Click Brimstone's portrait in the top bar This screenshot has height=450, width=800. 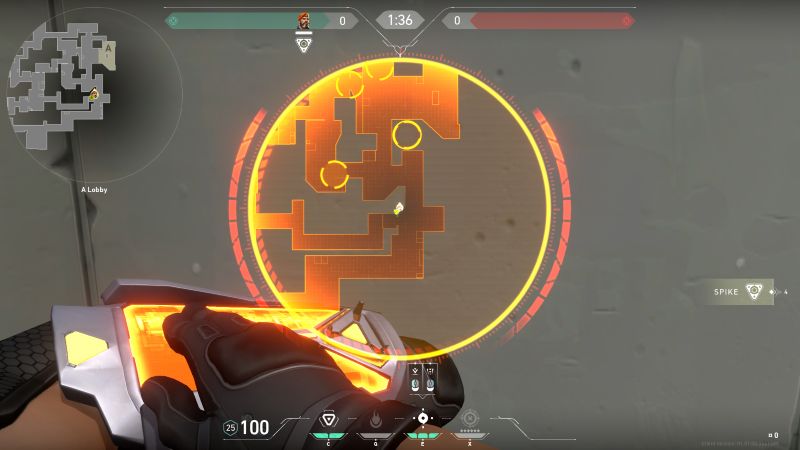[x=304, y=20]
